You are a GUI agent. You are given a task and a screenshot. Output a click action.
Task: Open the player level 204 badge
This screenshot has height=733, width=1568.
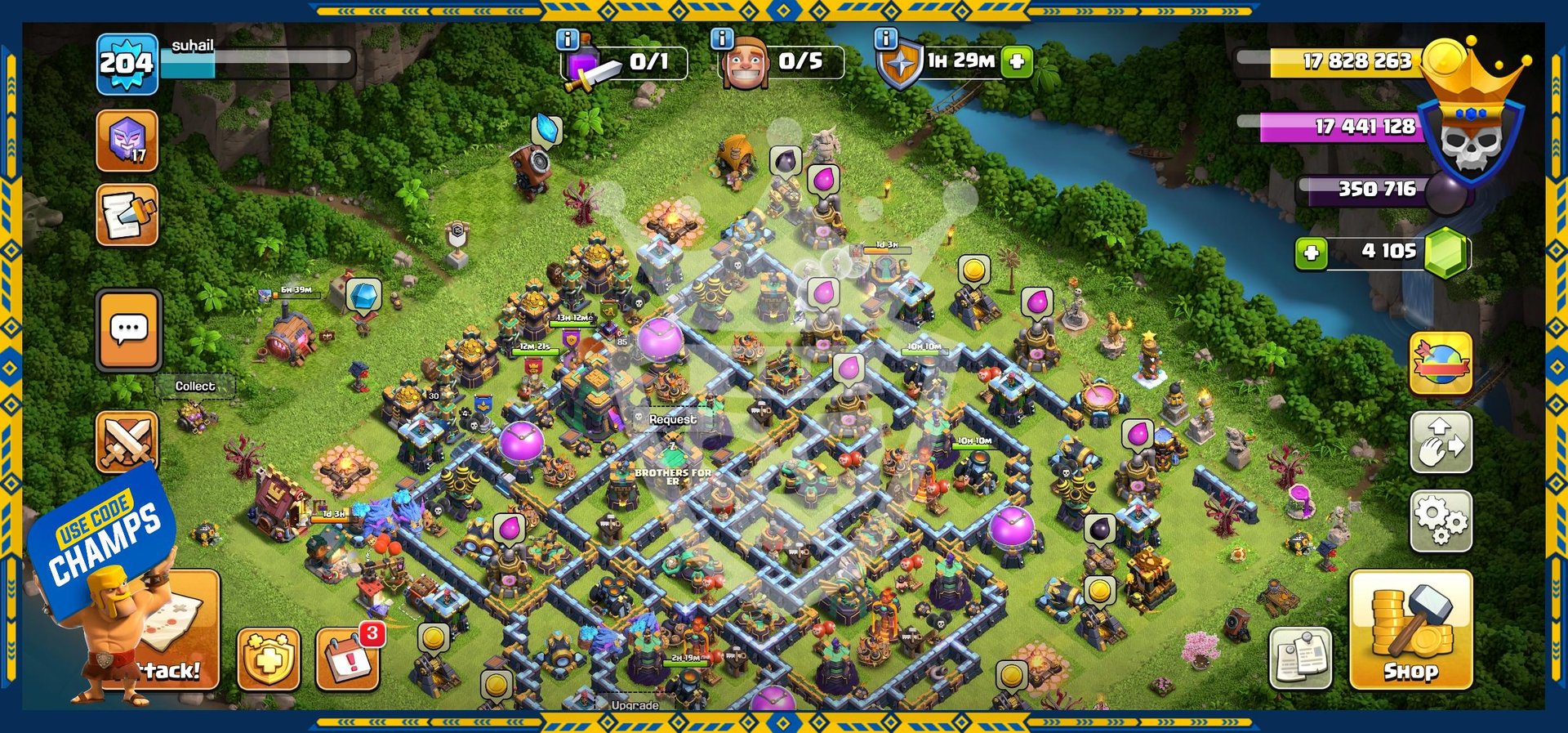127,63
